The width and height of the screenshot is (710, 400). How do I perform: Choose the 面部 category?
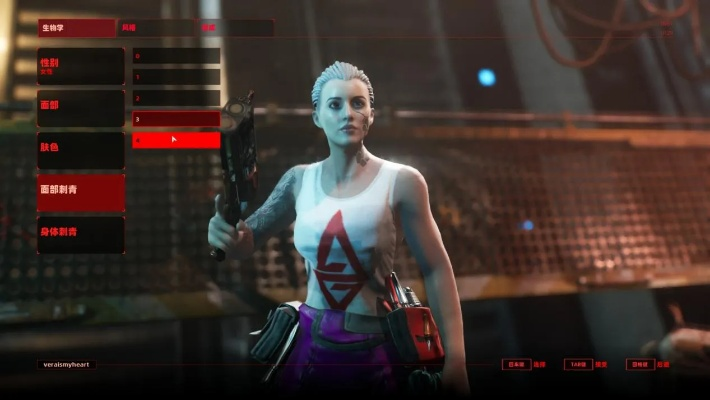pos(81,108)
